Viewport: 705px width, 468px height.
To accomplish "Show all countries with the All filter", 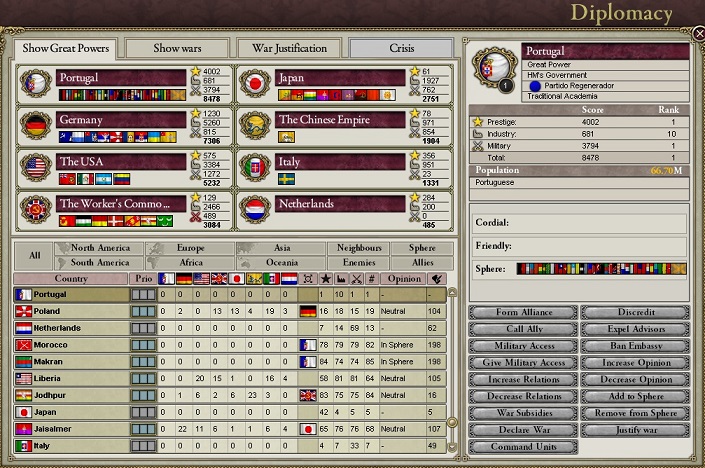I will [35, 255].
